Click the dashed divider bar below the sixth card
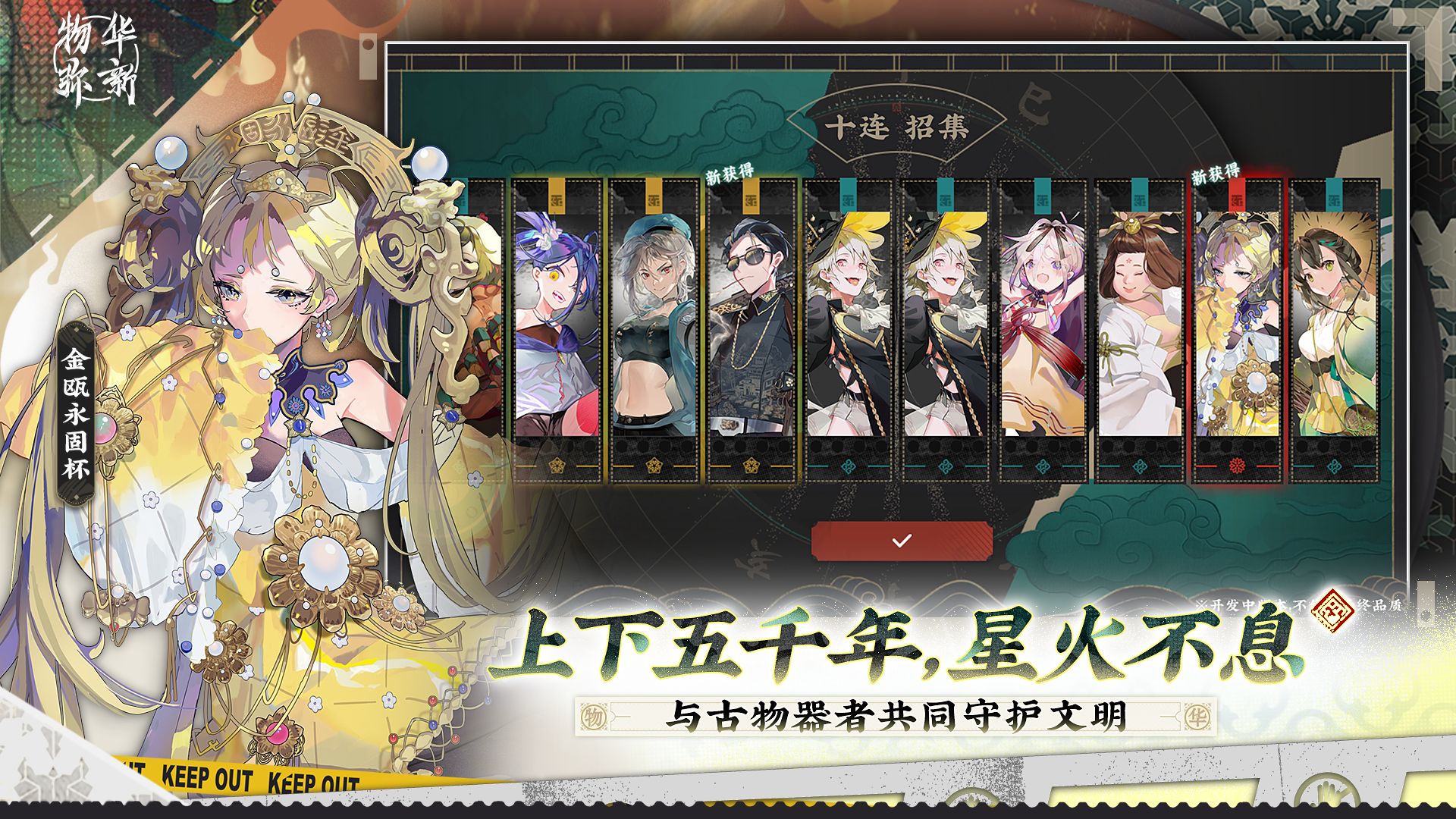Image resolution: width=1456 pixels, height=819 pixels. coord(1043,480)
